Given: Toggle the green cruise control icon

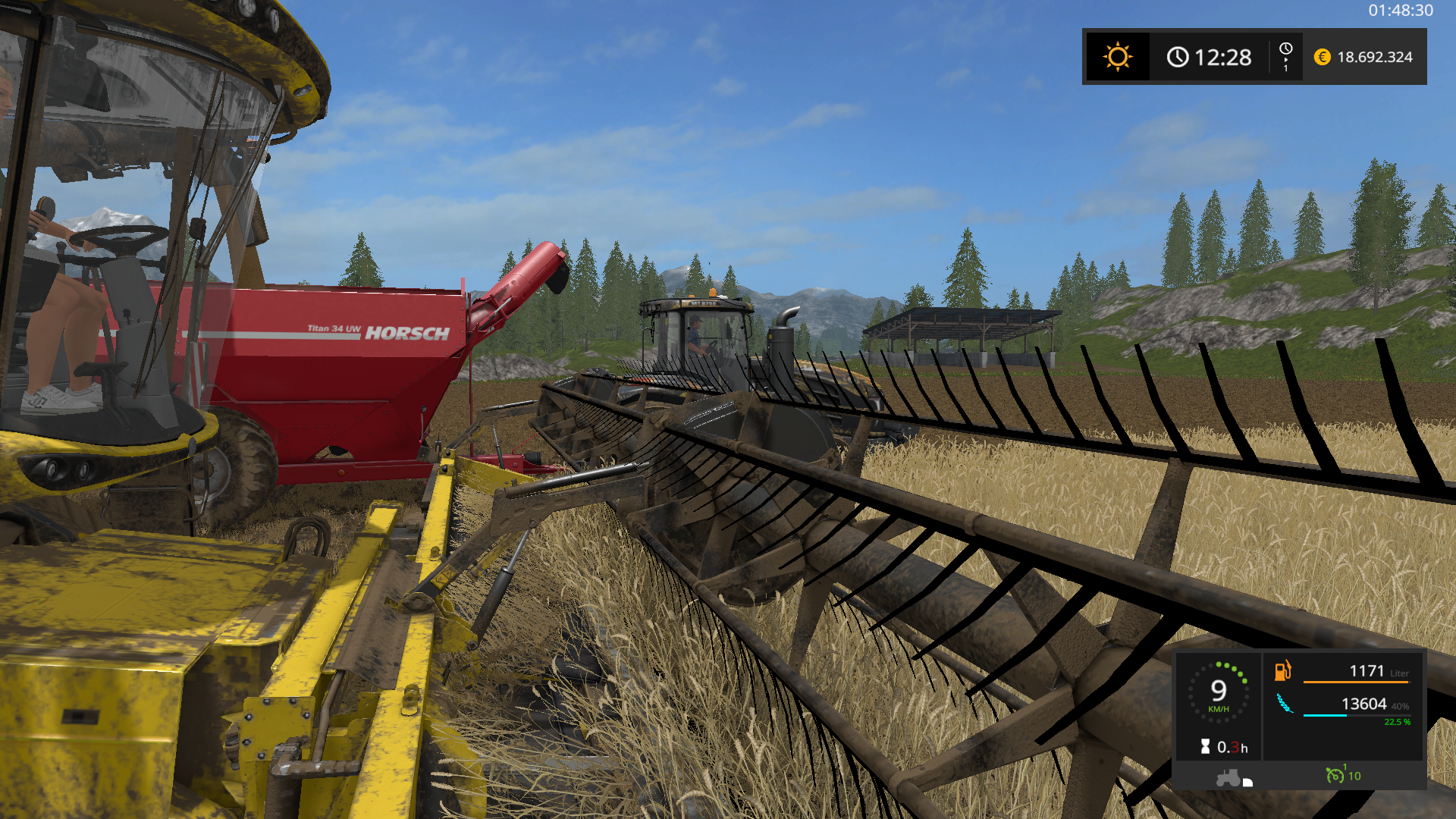Looking at the screenshot, I should (x=1335, y=775).
